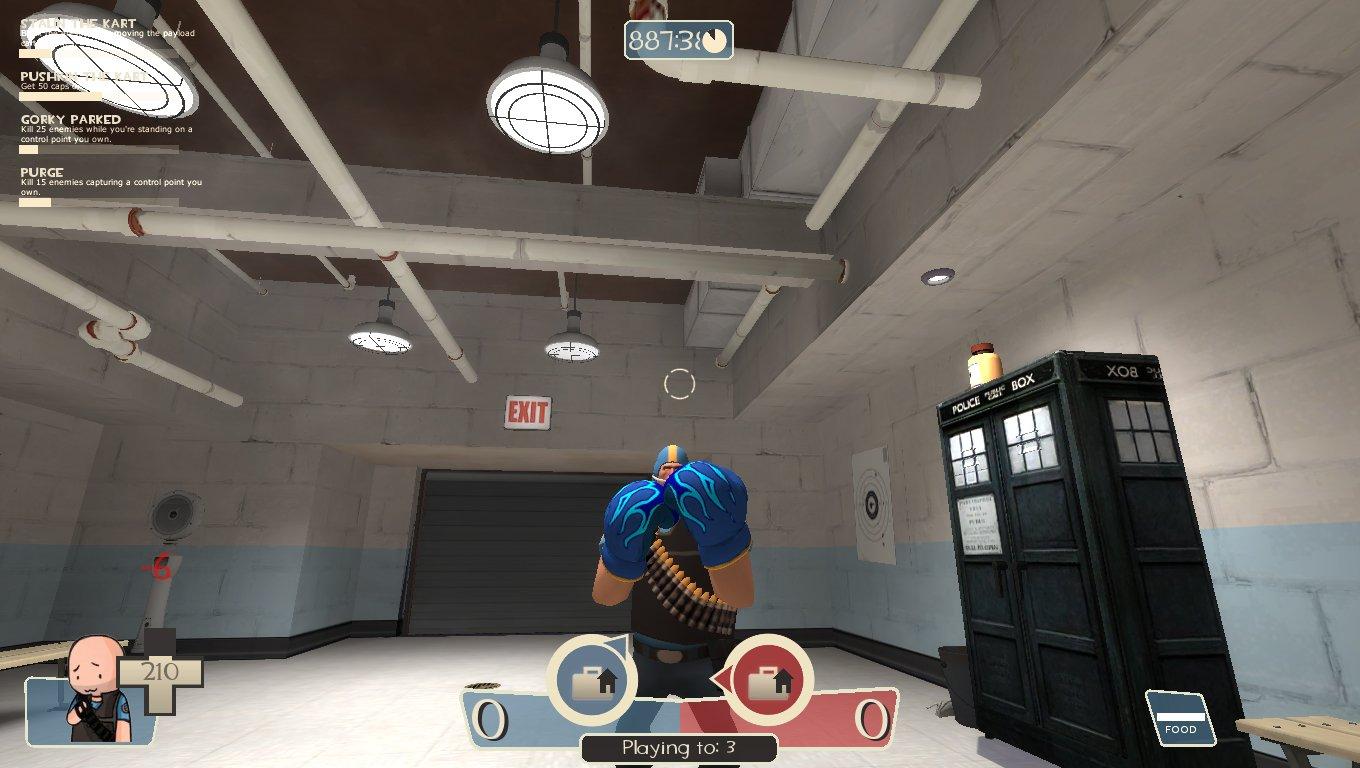Select the Purge achievement tracker entry
This screenshot has width=1360, height=768.
[x=100, y=182]
